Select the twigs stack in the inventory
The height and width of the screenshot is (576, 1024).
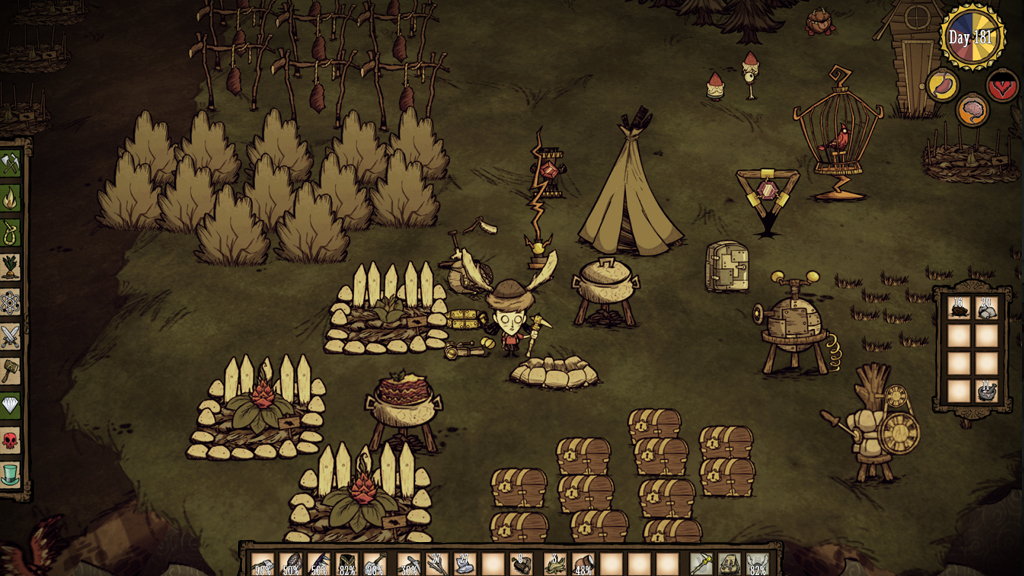point(436,565)
